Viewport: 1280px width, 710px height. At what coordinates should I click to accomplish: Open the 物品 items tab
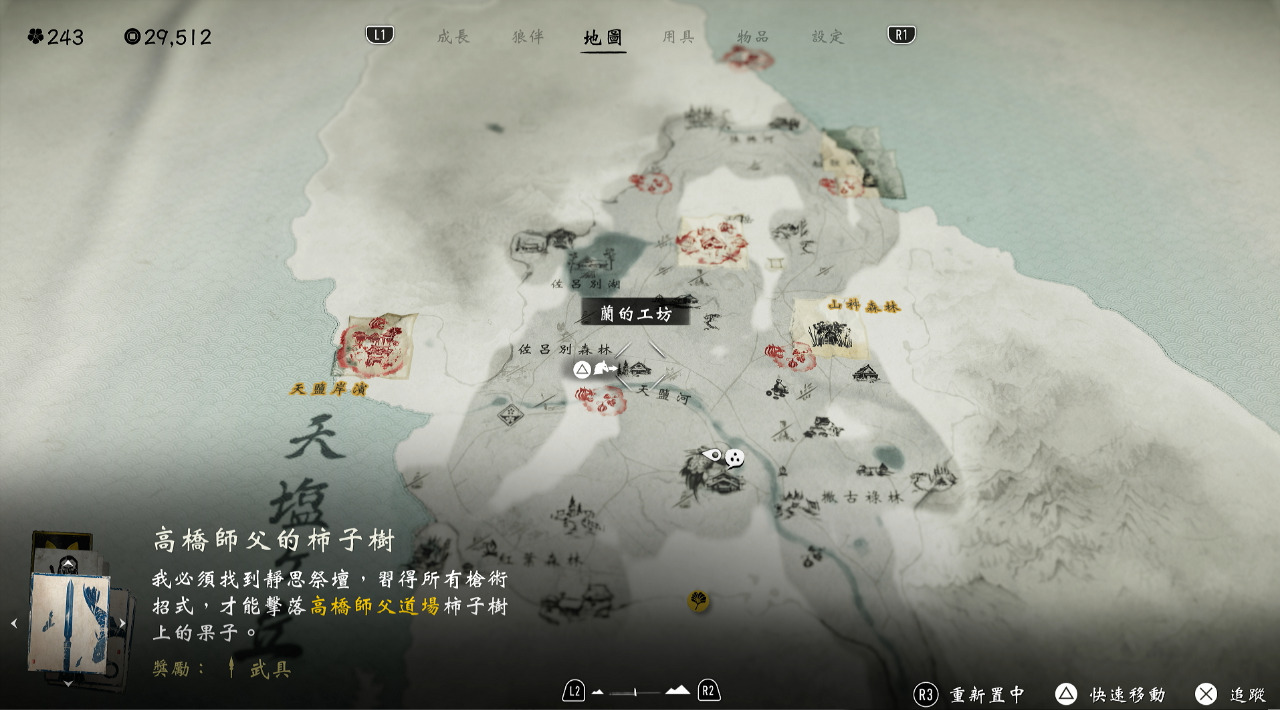pyautogui.click(x=753, y=37)
